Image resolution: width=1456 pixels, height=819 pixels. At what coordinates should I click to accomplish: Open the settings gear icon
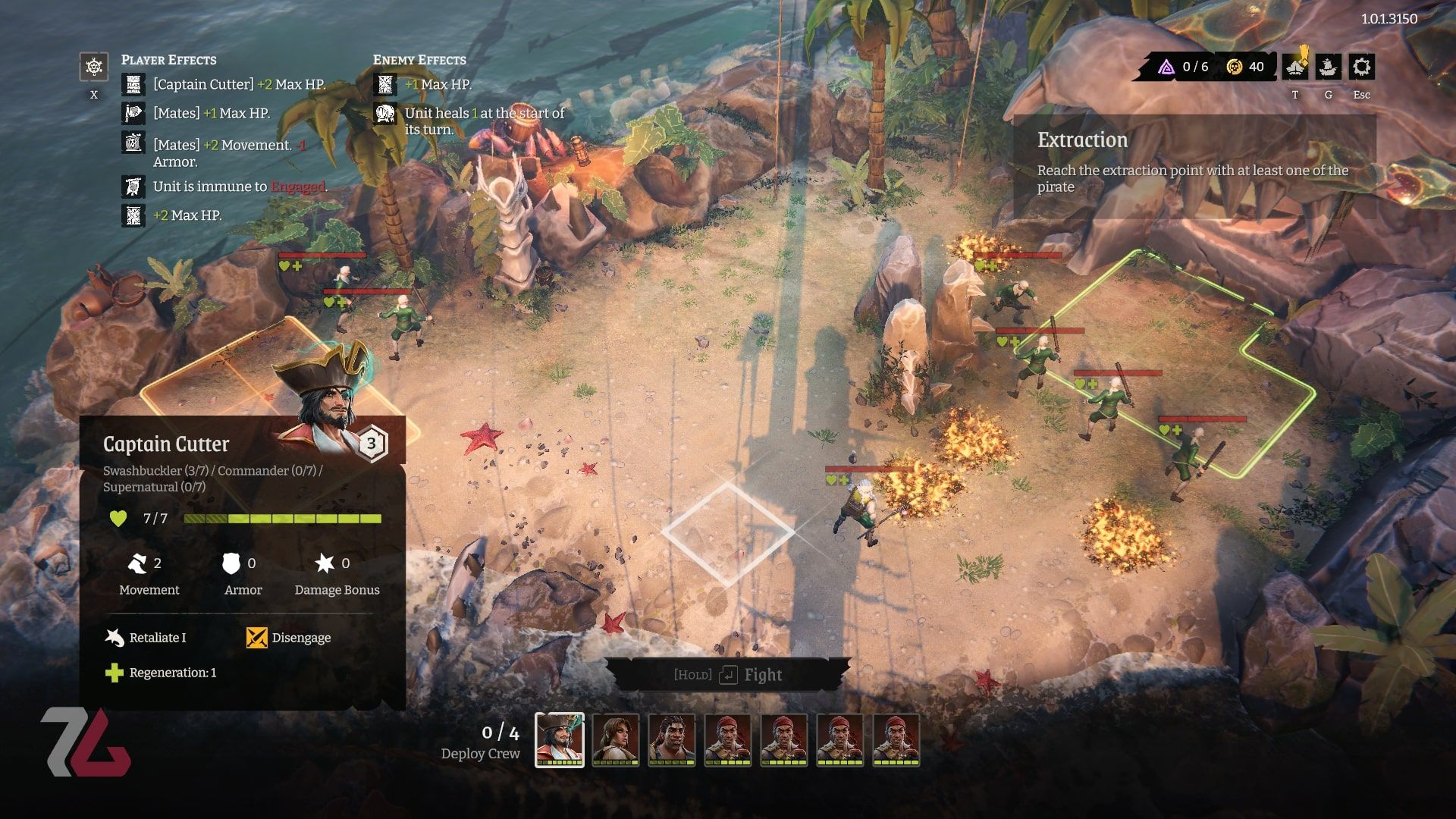tap(1361, 67)
